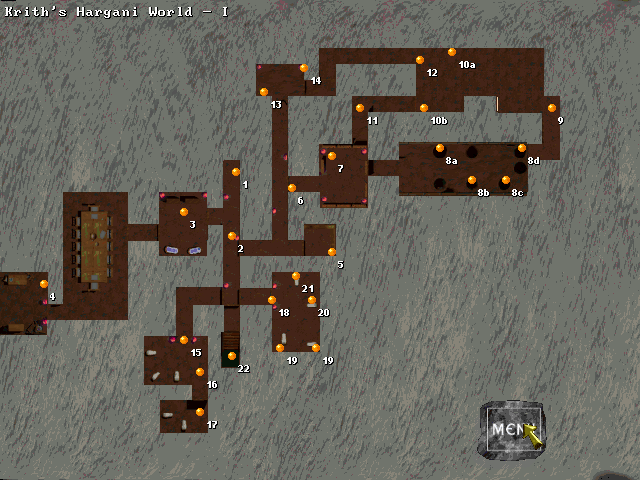Screen dimensions: 640x480
Task: Pick map marker 5
Action: pos(332,252)
